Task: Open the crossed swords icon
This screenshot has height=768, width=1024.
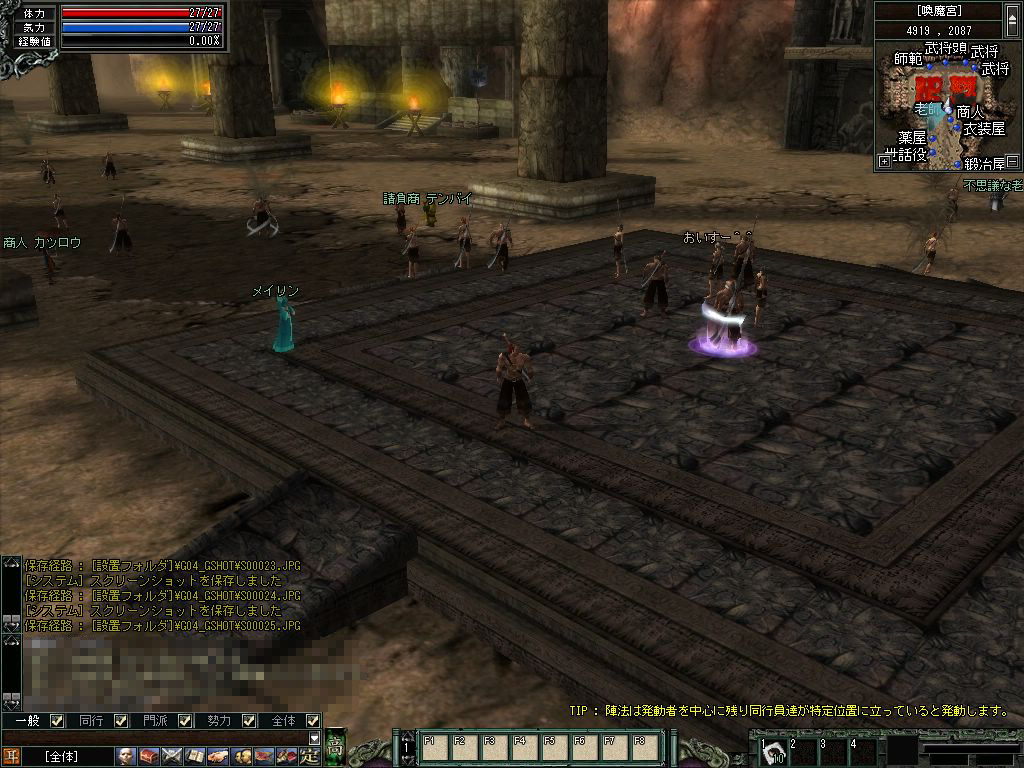Action: 172,756
